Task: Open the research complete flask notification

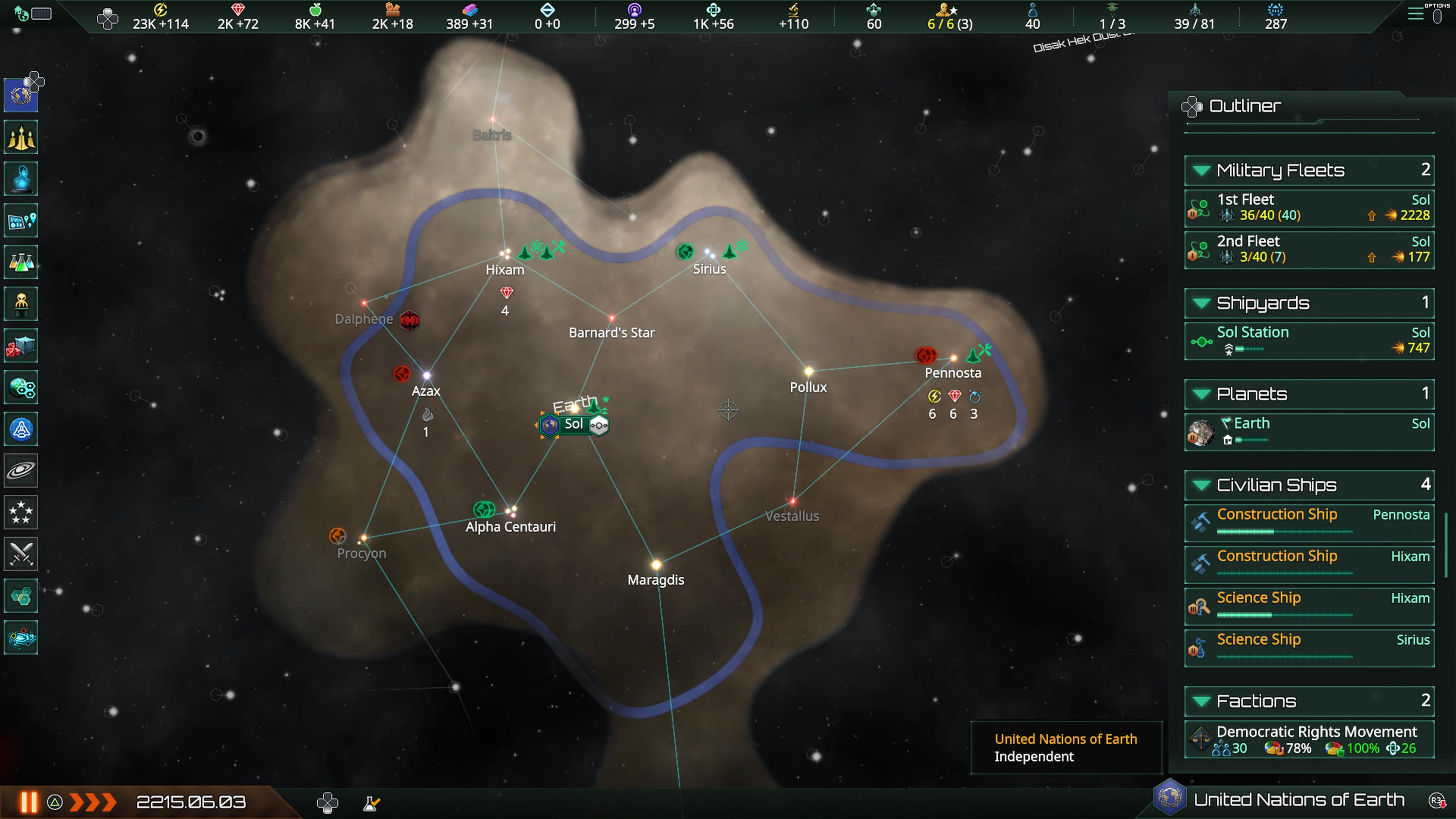Action: [x=371, y=803]
